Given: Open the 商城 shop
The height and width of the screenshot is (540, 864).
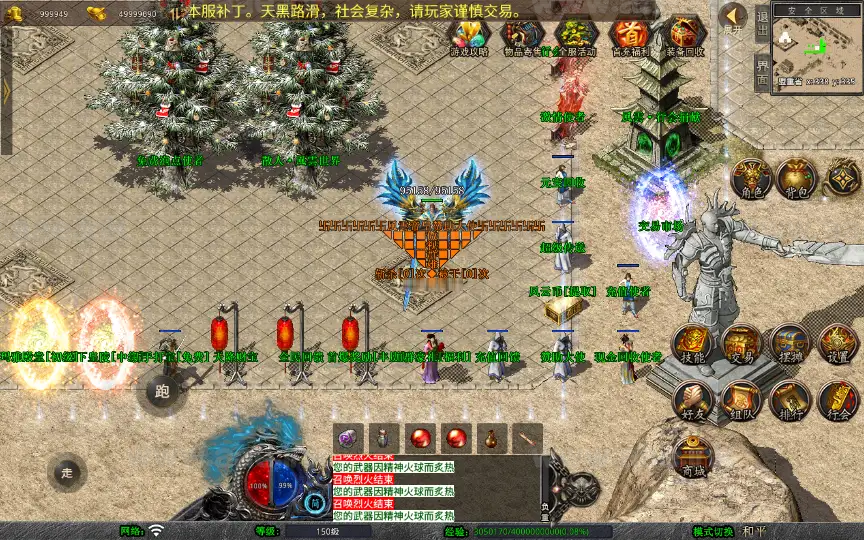Looking at the screenshot, I should click(x=692, y=456).
